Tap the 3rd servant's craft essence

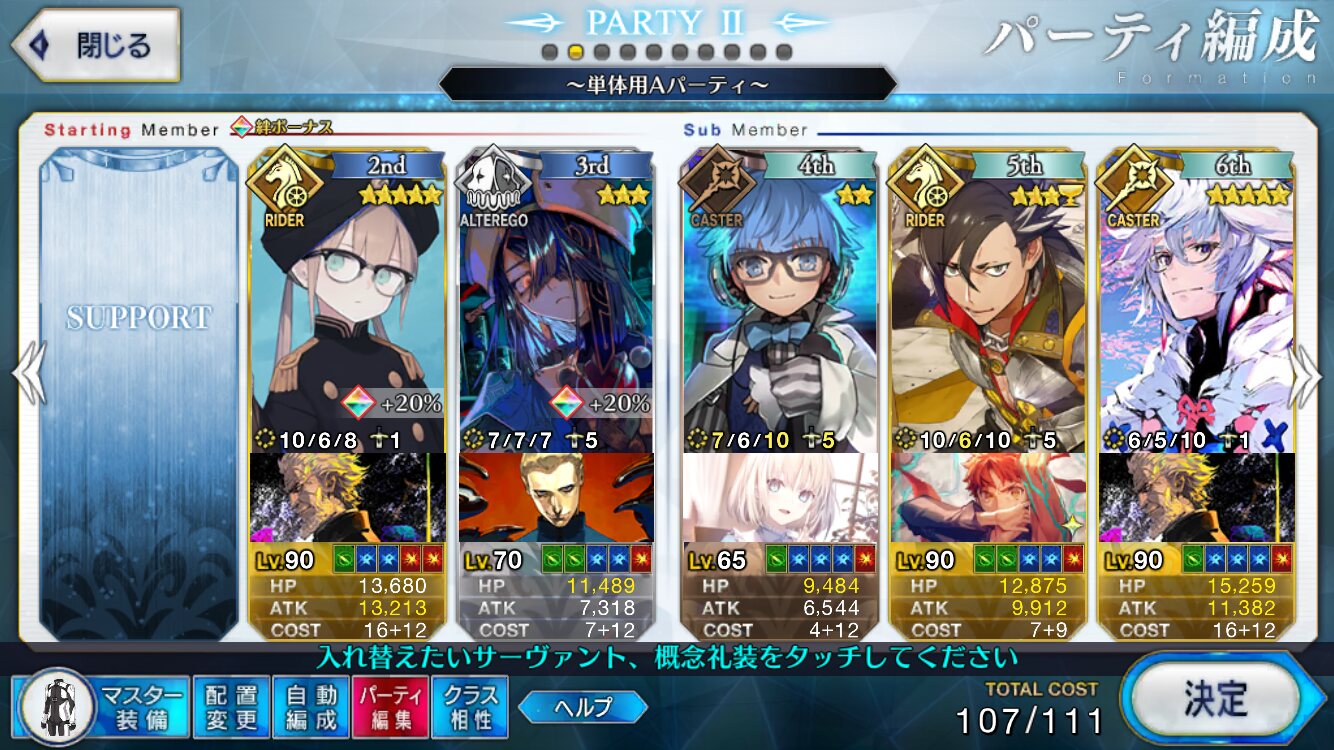[x=556, y=497]
